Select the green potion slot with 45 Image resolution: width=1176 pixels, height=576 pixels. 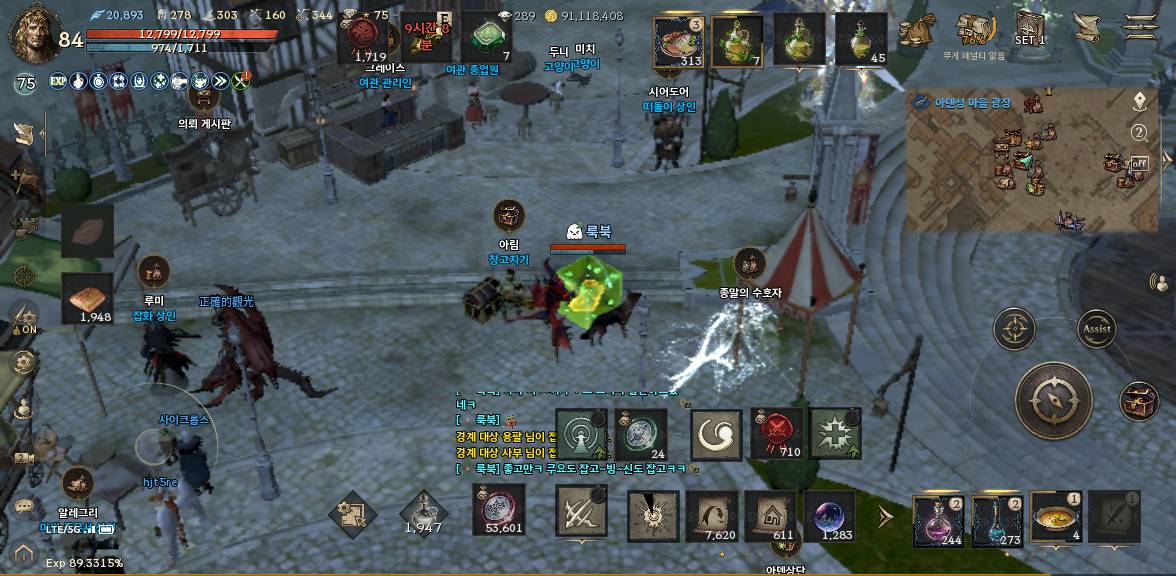[860, 40]
